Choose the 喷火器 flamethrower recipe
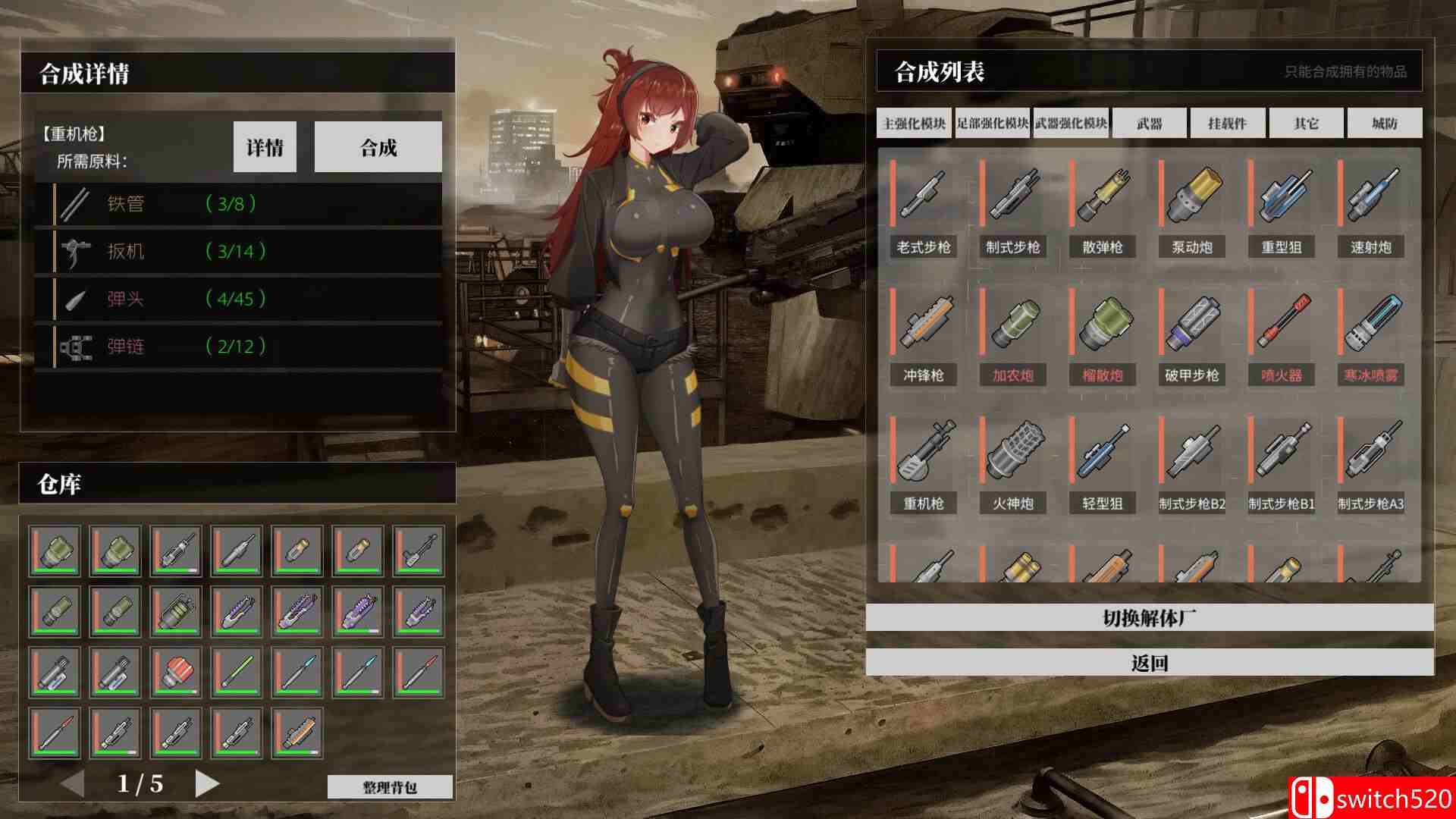Image resolution: width=1456 pixels, height=819 pixels. pyautogui.click(x=1281, y=334)
